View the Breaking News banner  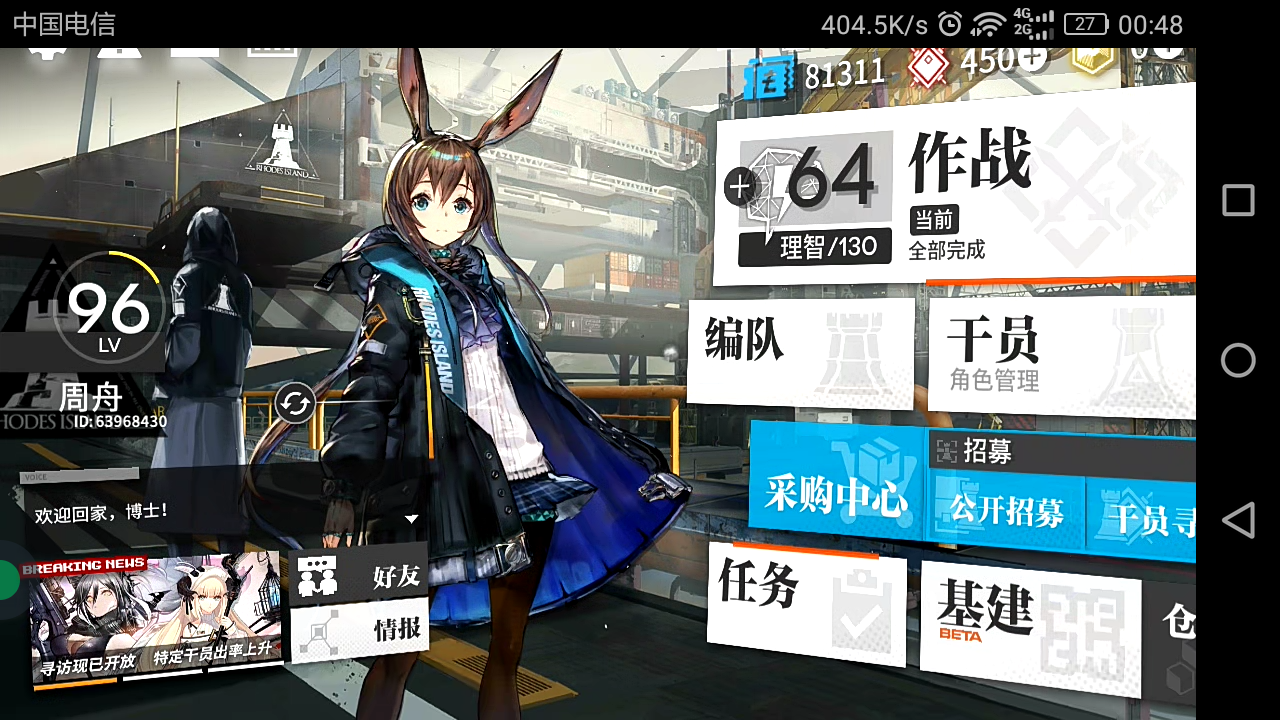pyautogui.click(x=155, y=620)
